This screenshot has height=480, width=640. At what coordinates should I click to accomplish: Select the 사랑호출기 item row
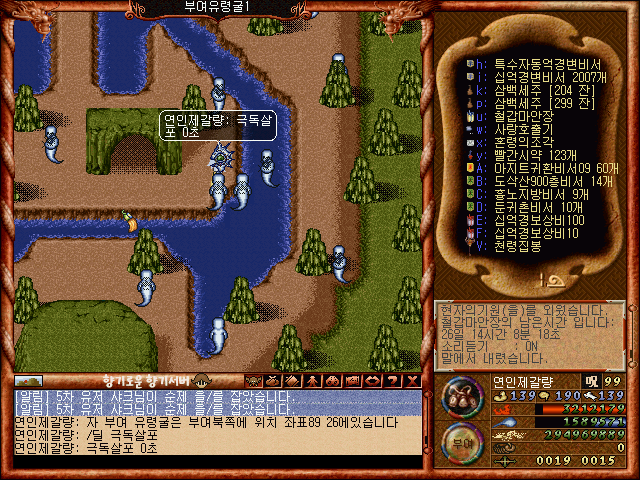point(518,128)
